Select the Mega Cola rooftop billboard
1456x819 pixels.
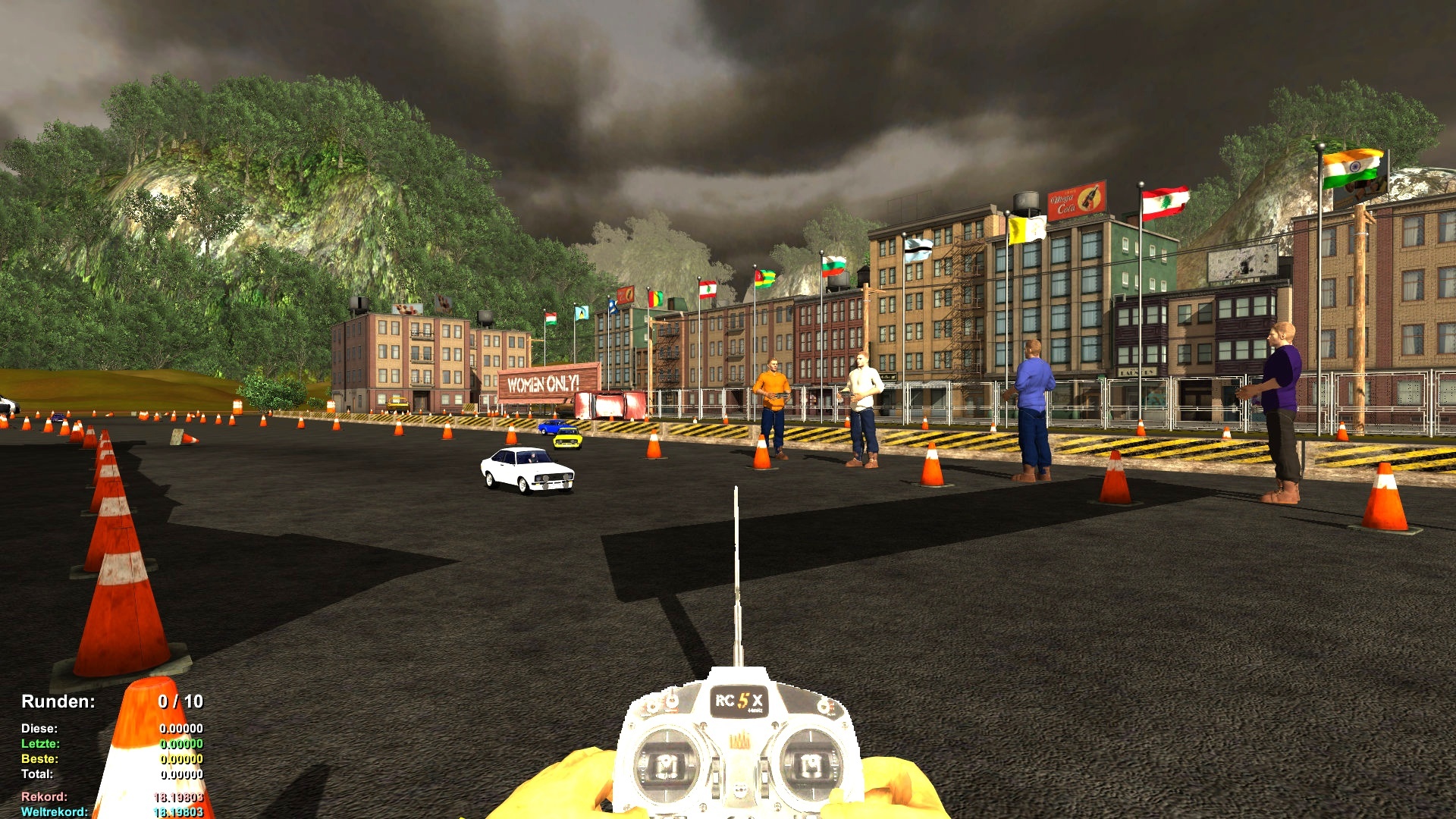click(x=1077, y=199)
